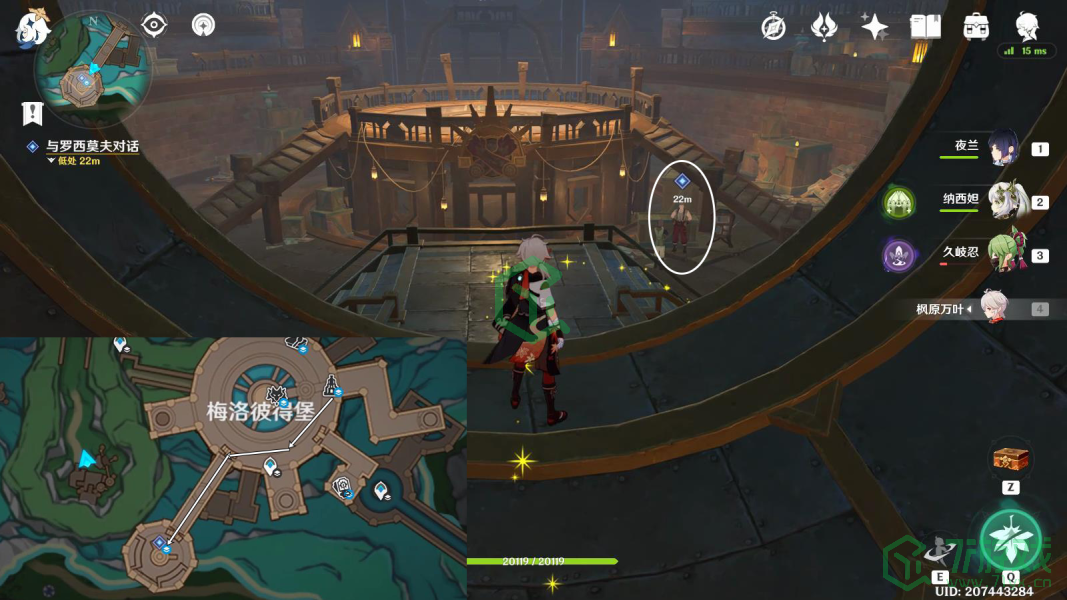1067x600 pixels.
Task: Open the quest log exclamation icon
Action: coord(33,111)
